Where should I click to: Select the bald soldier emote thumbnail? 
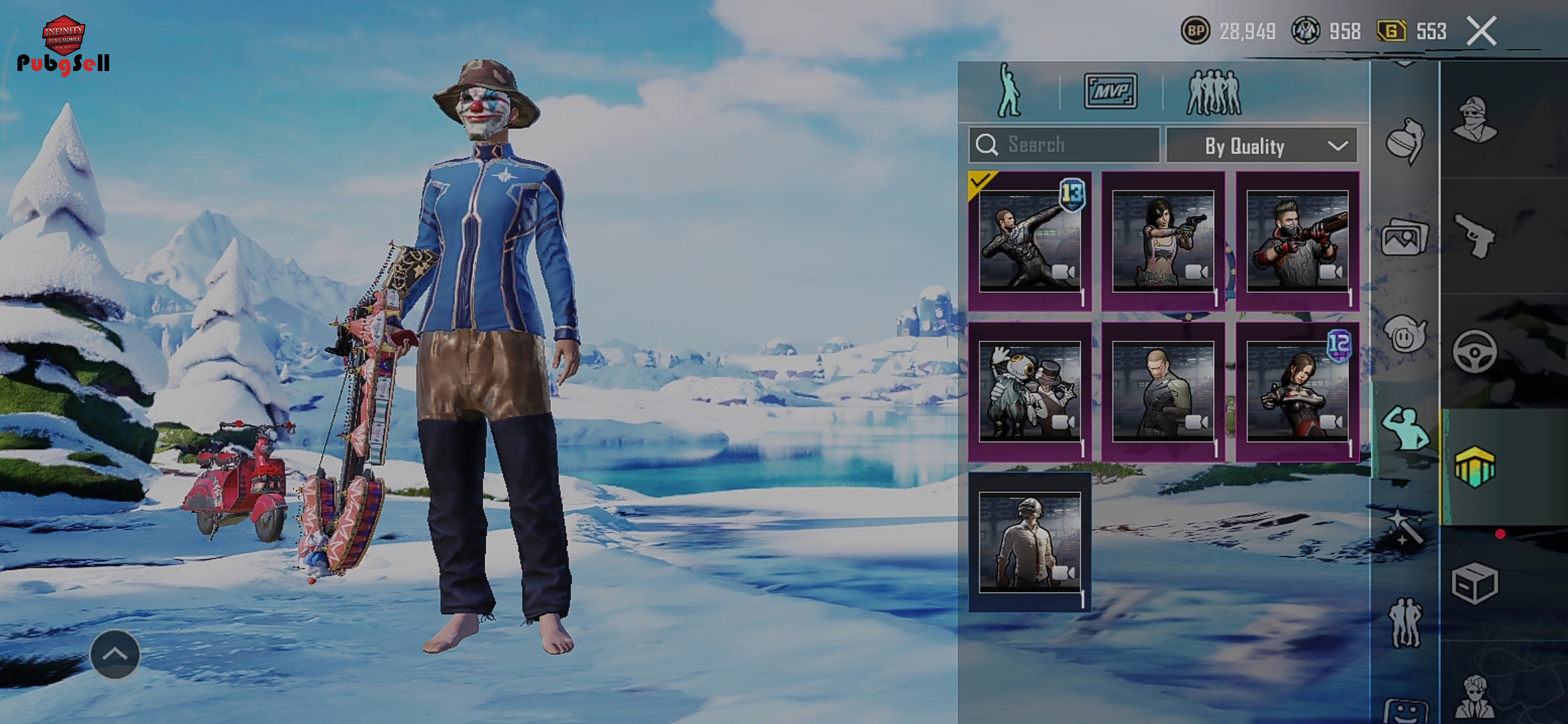(x=1163, y=391)
